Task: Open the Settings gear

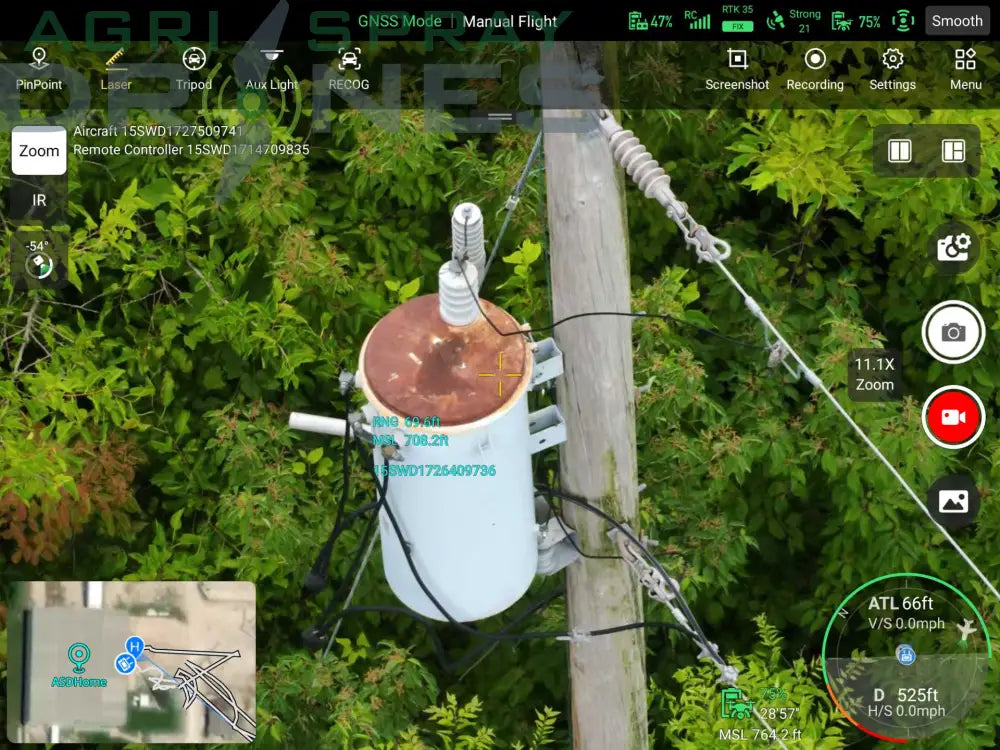Action: click(x=892, y=68)
